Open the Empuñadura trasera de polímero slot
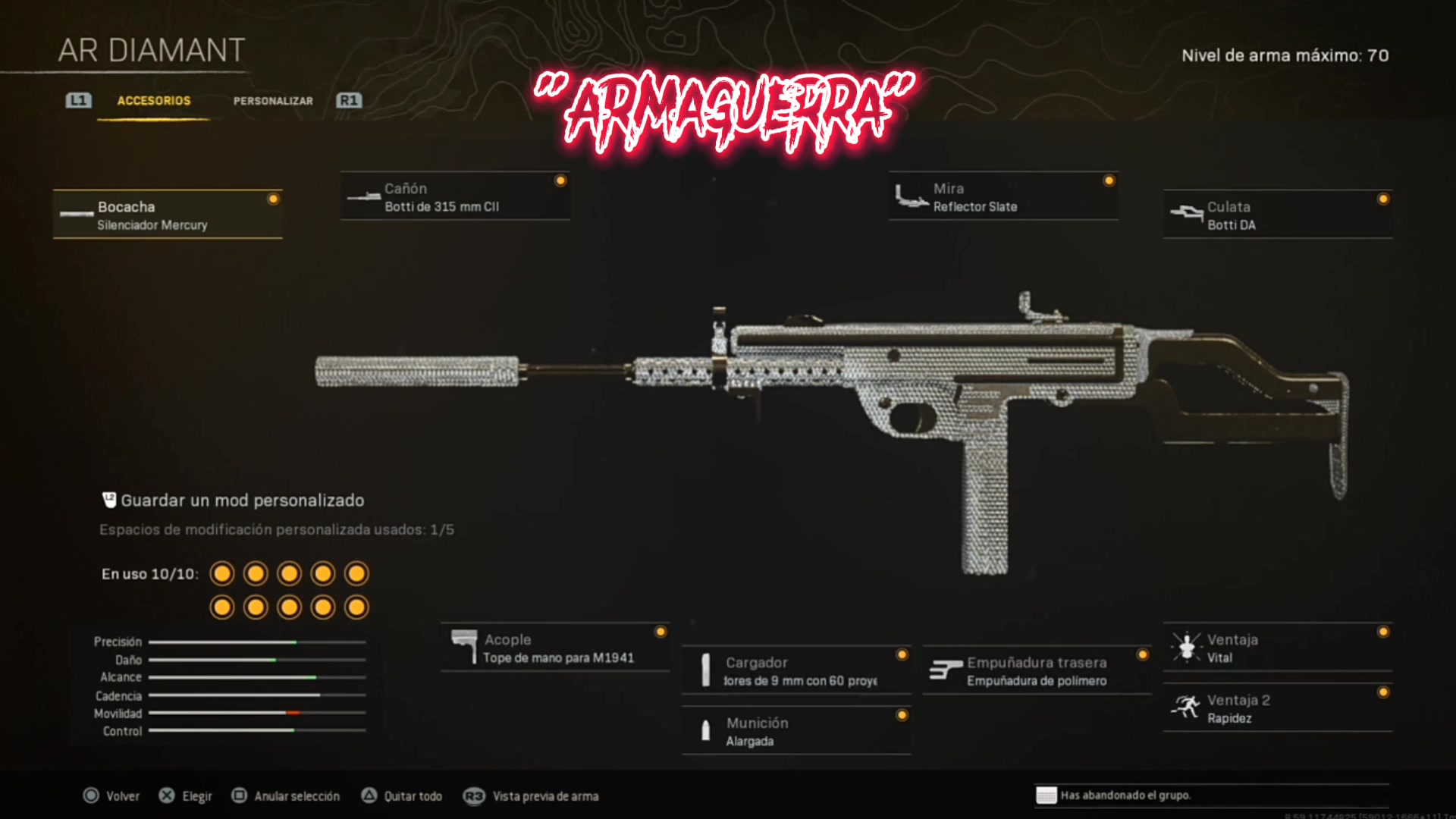 [1037, 670]
